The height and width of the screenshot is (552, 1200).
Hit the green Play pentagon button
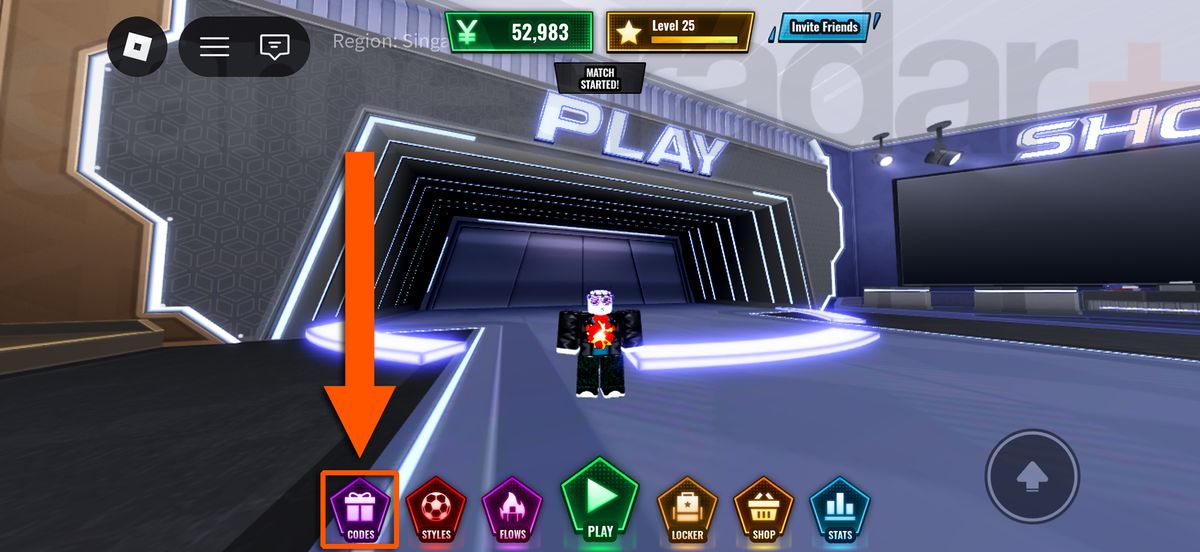[600, 500]
